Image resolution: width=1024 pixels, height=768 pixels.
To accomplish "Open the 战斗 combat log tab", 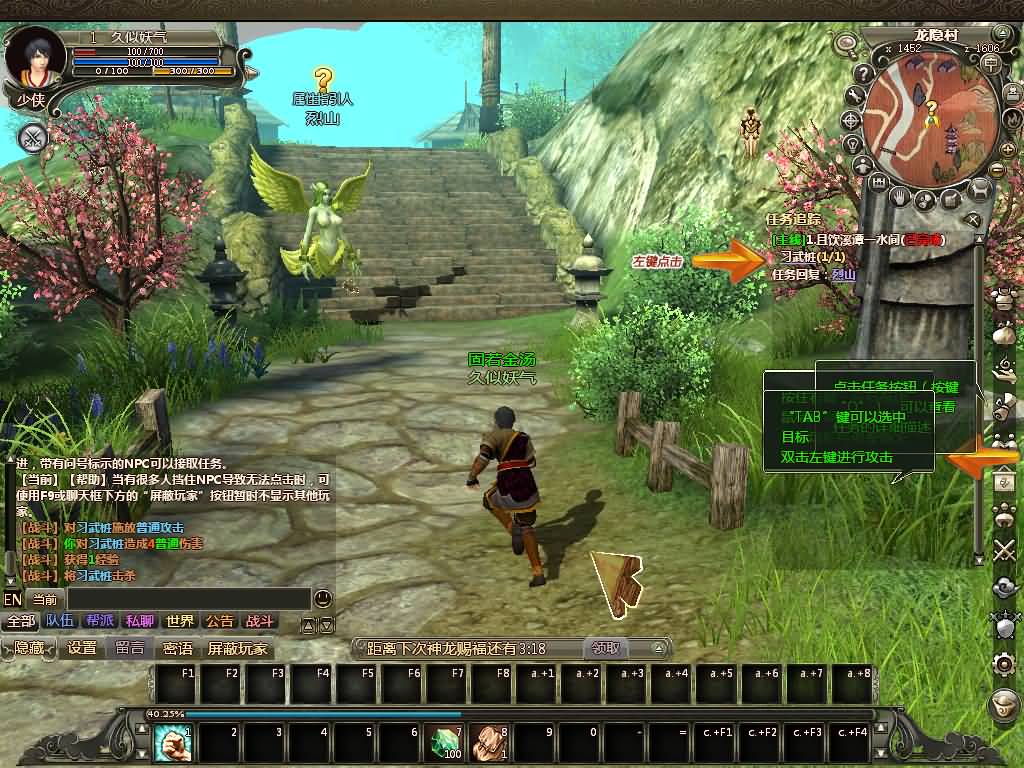I will pos(259,621).
